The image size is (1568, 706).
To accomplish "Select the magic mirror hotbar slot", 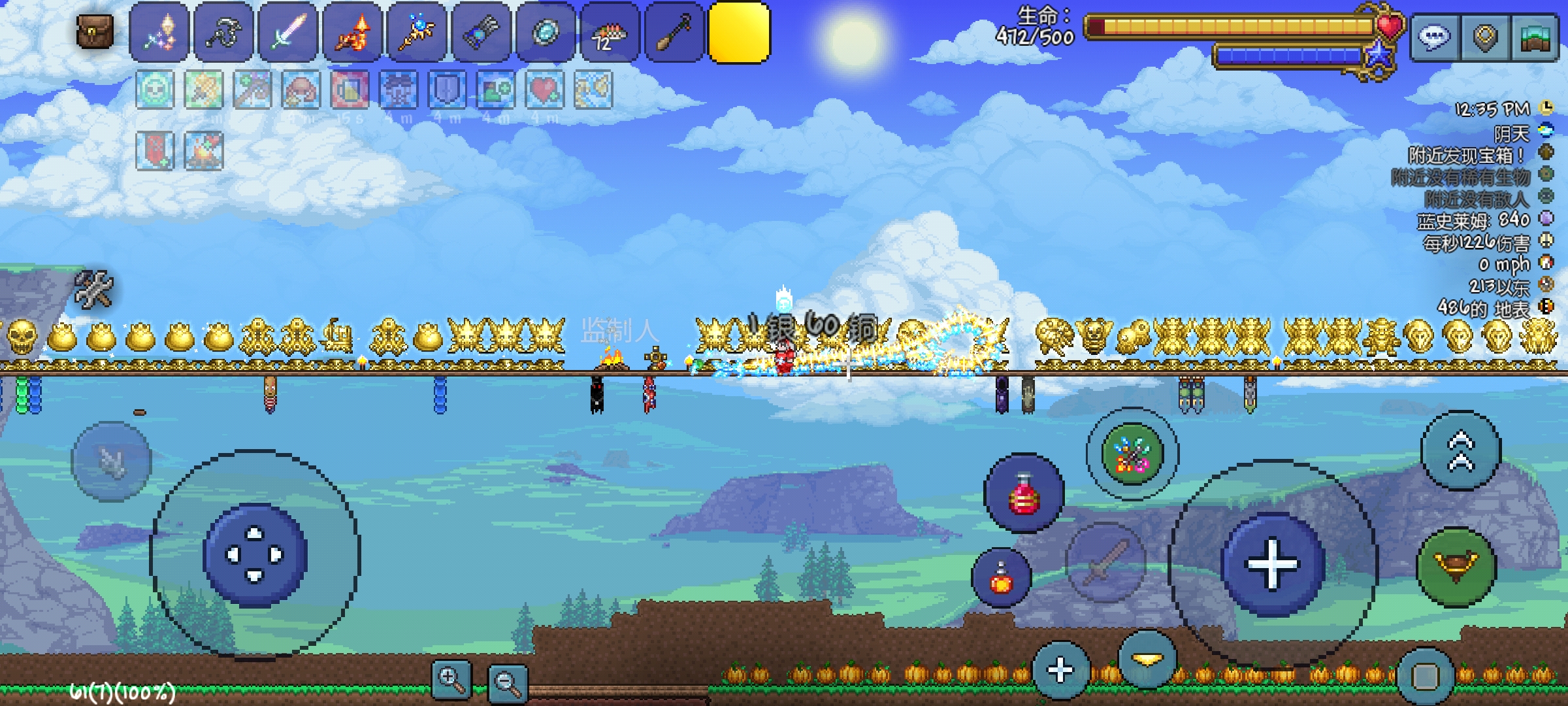I will tap(545, 32).
